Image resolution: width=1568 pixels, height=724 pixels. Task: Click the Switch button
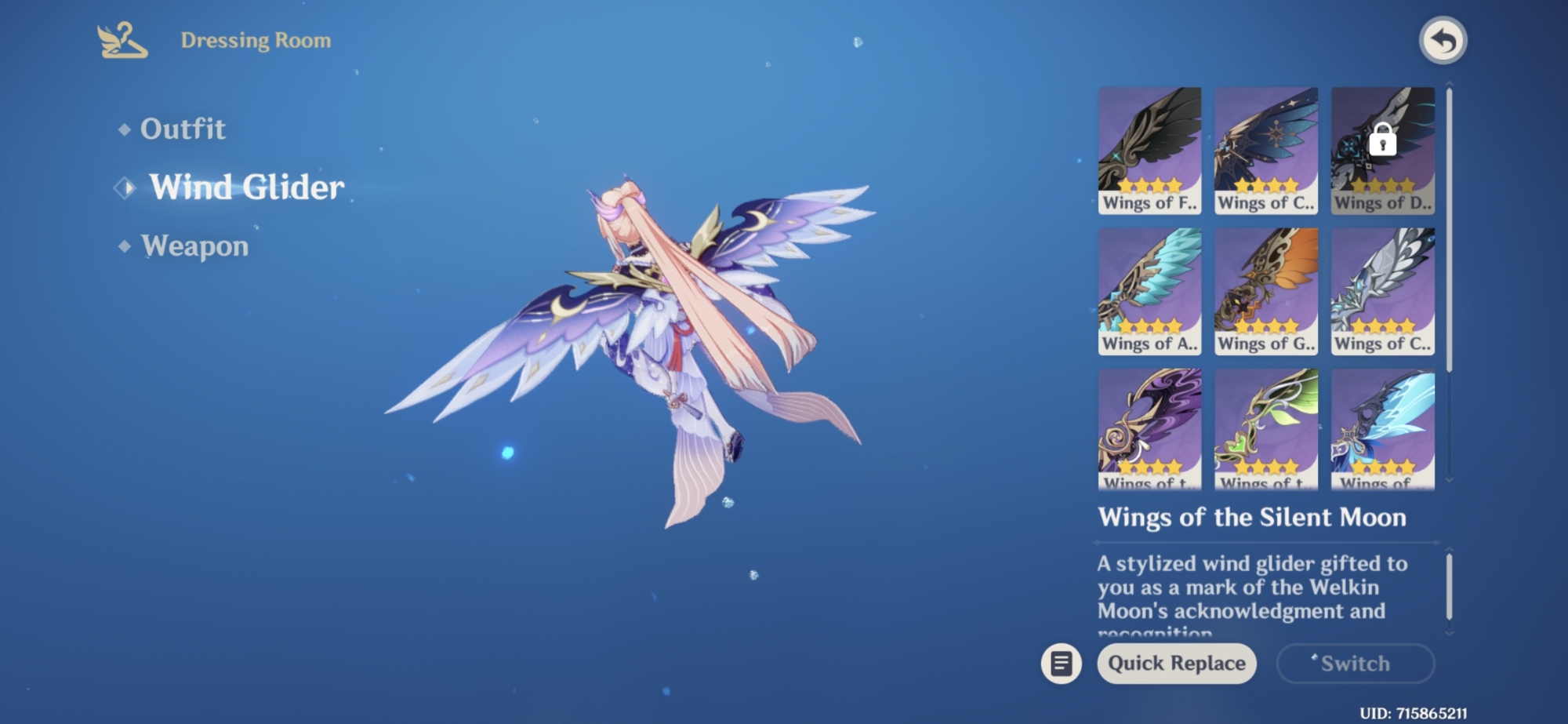pyautogui.click(x=1355, y=664)
